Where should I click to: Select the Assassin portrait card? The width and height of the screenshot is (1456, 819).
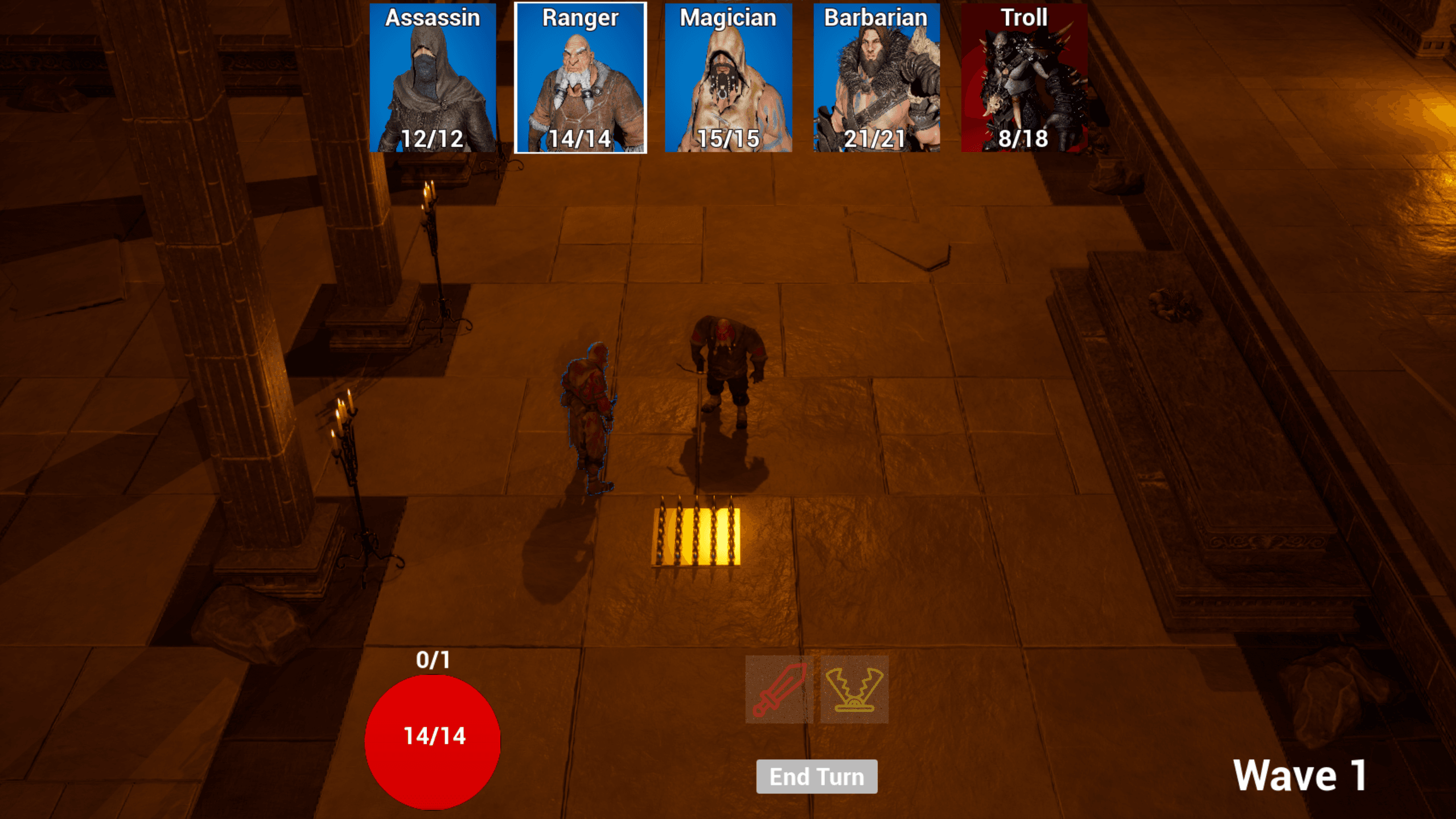(x=433, y=78)
